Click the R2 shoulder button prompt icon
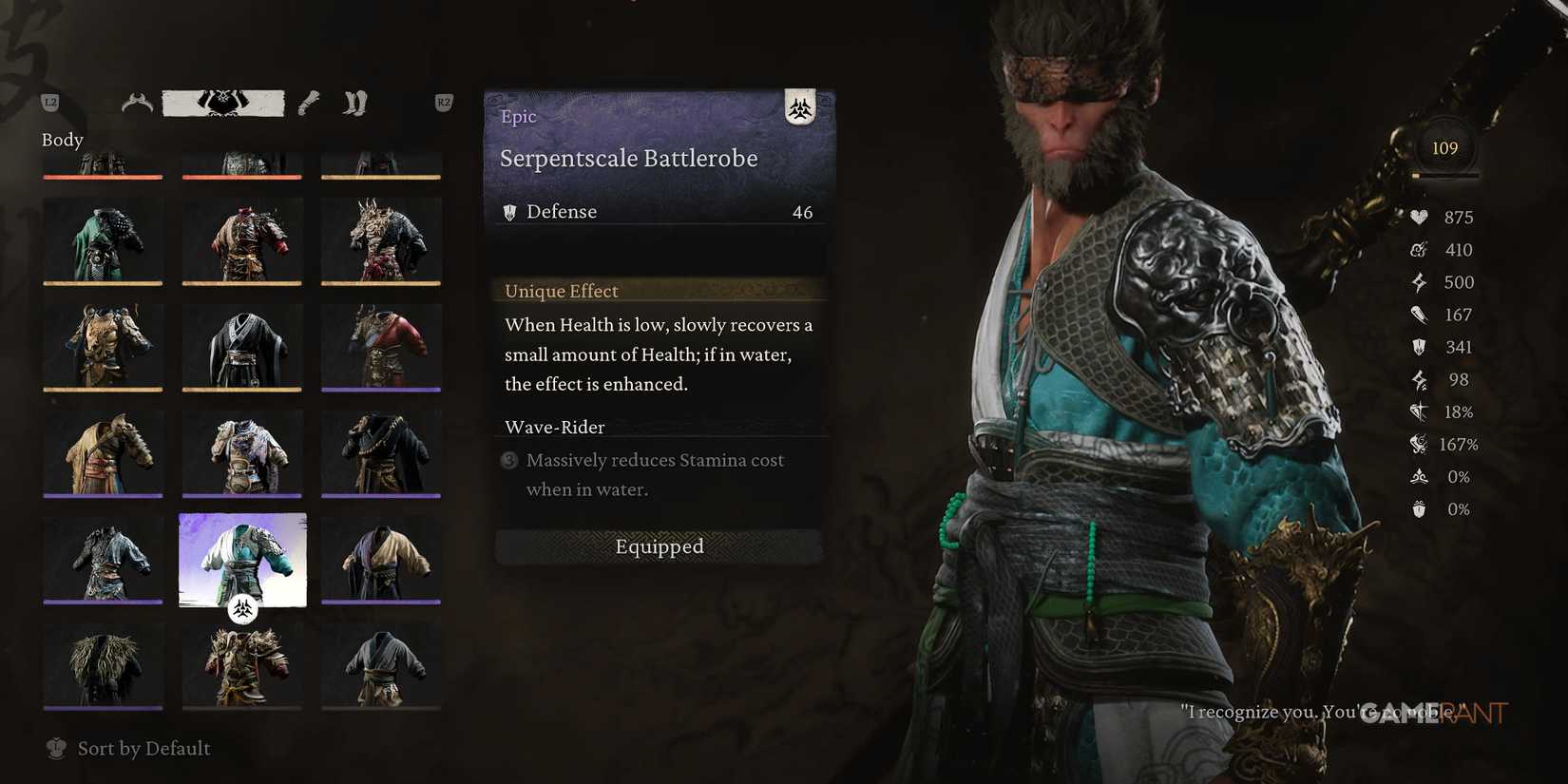This screenshot has width=1568, height=784. pyautogui.click(x=443, y=102)
